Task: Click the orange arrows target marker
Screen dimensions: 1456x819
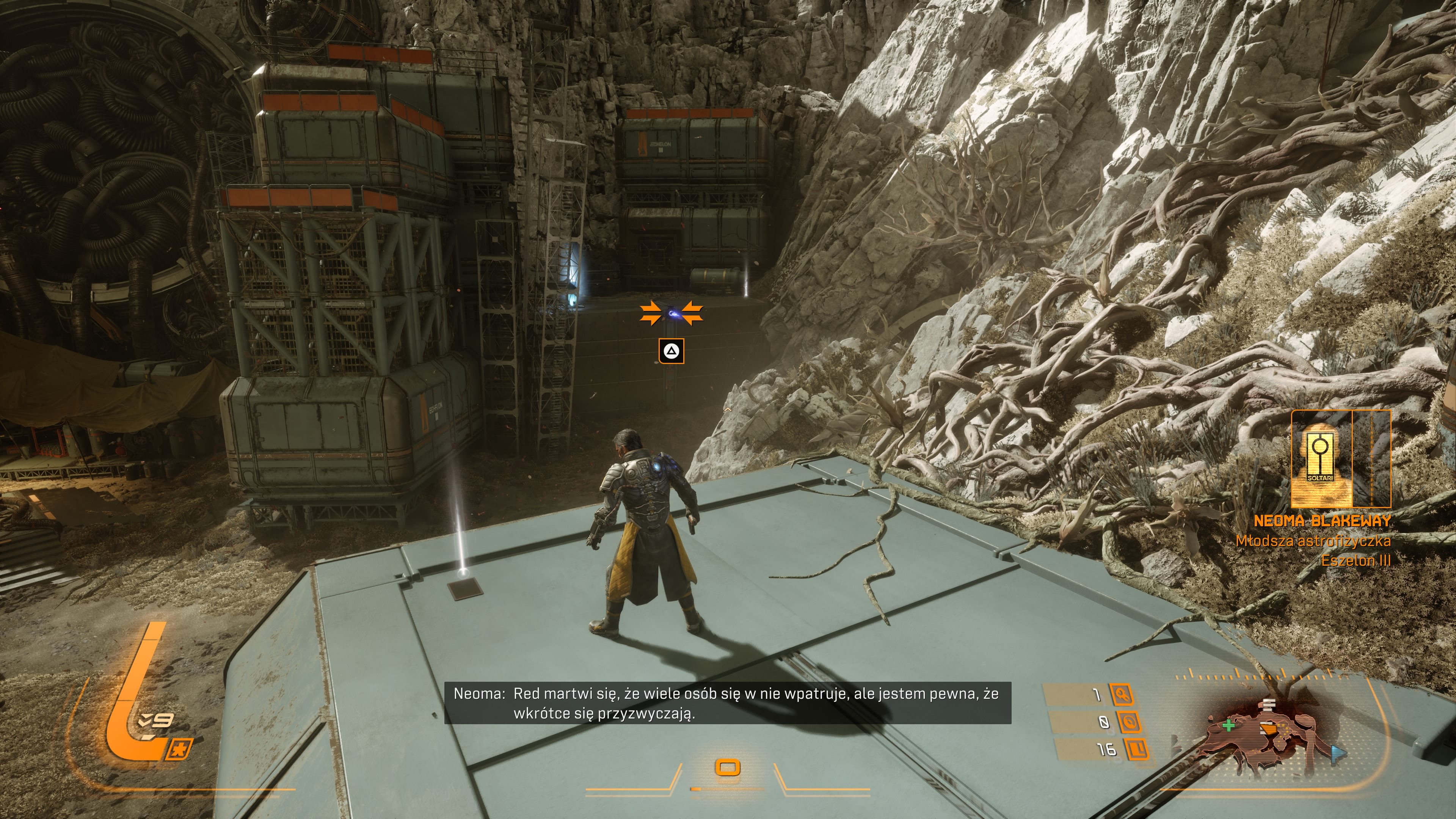Action: click(671, 313)
